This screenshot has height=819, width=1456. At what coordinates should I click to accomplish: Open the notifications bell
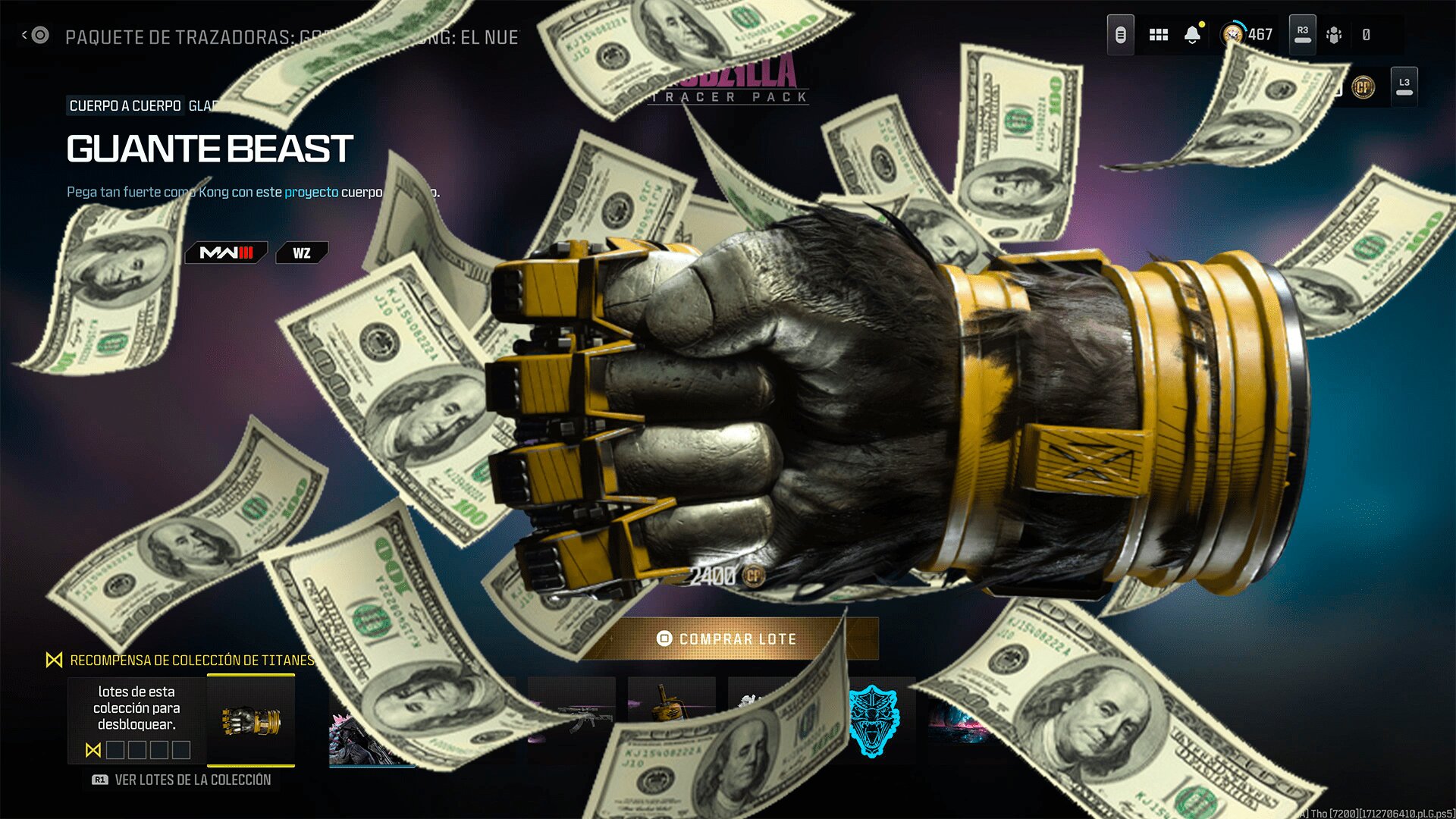[1192, 35]
